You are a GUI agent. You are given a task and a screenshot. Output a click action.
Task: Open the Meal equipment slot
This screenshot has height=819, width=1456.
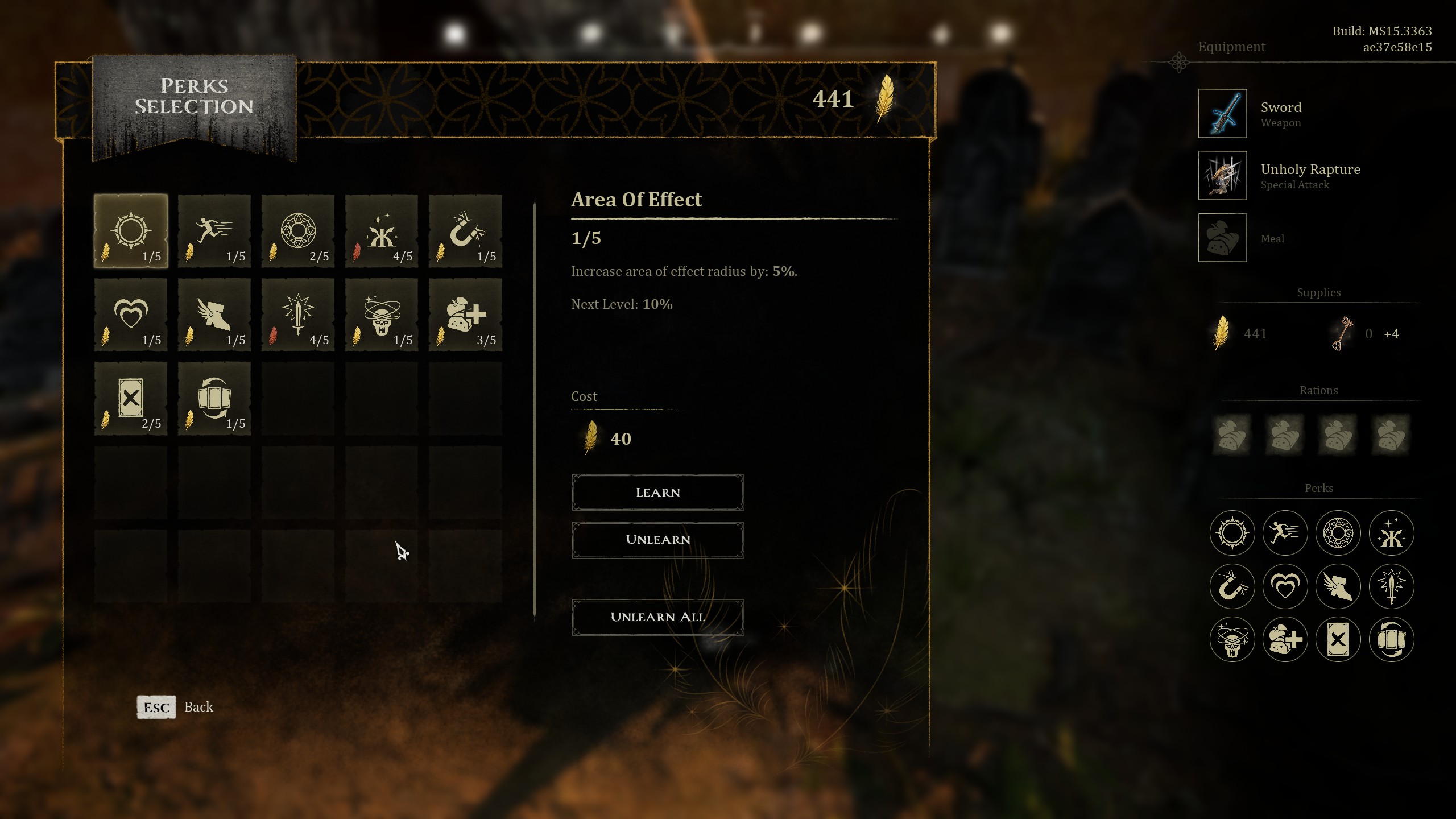tap(1222, 238)
